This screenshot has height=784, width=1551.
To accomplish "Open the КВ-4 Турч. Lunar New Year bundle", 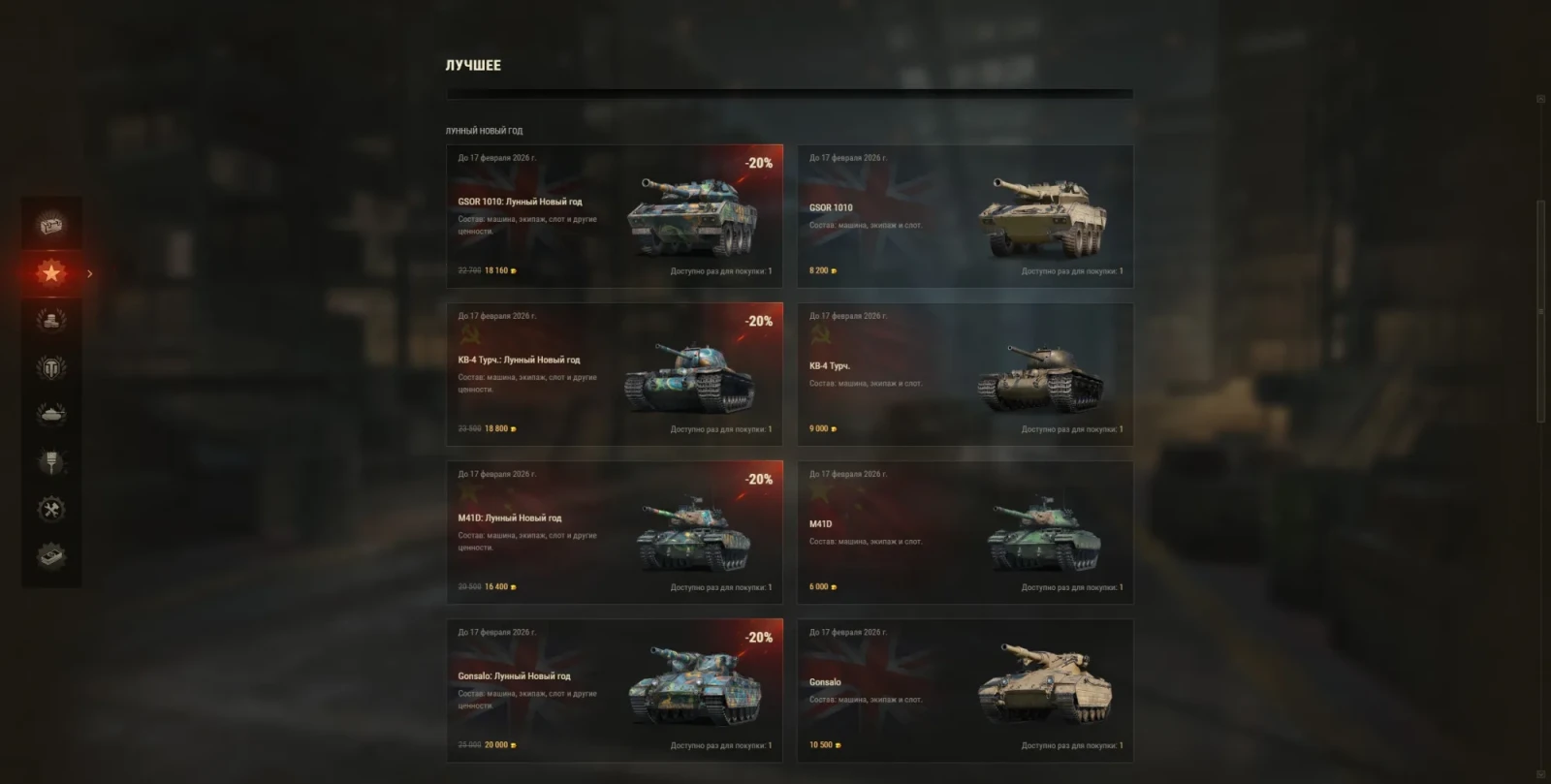I will coord(614,374).
